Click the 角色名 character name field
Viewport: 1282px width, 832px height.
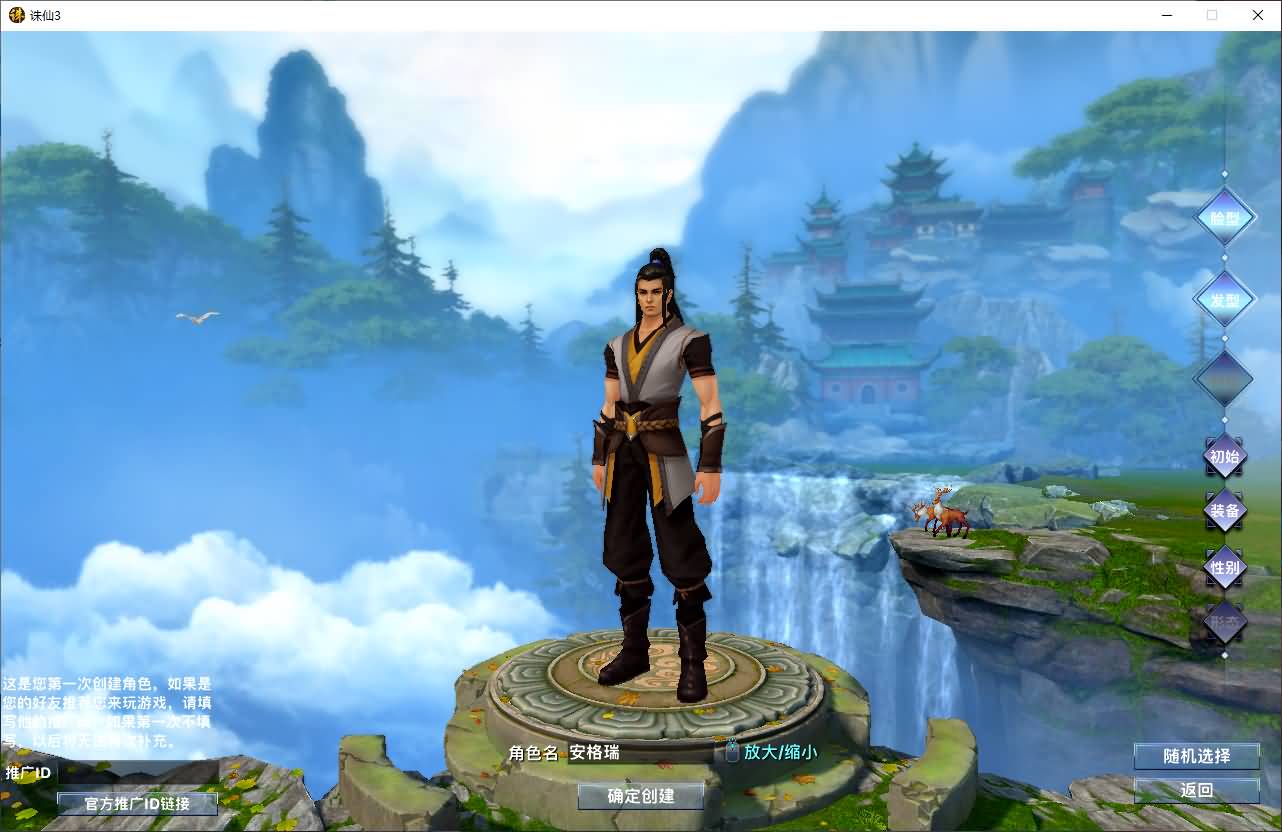pyautogui.click(x=640, y=752)
